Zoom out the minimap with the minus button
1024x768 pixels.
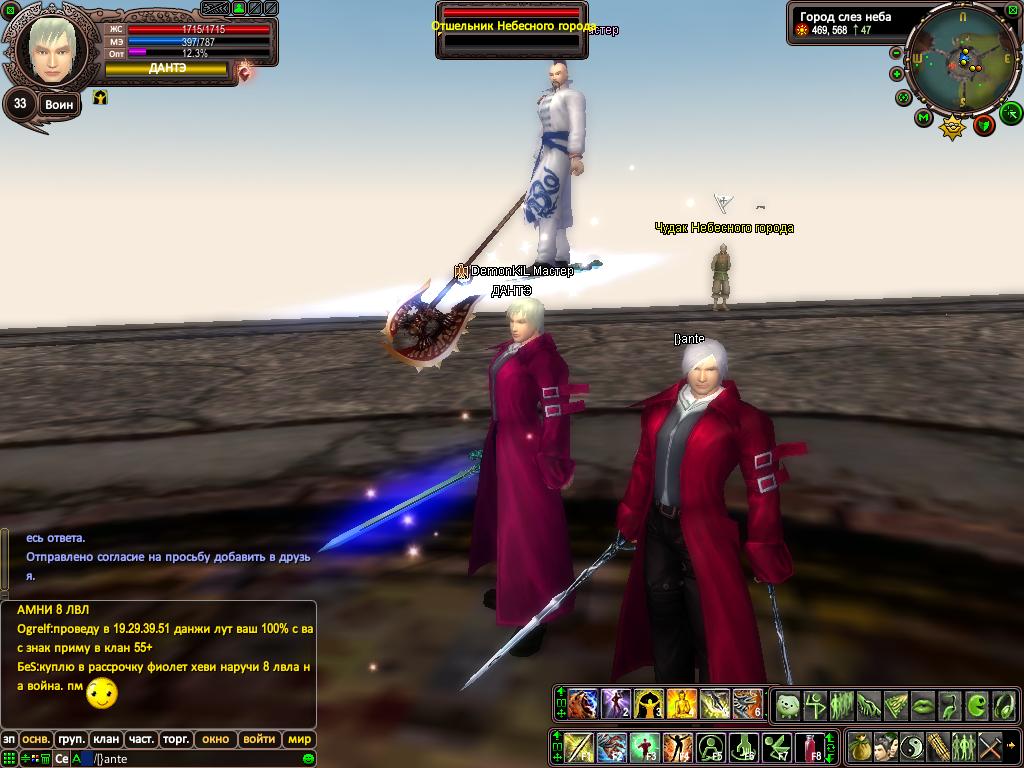(x=896, y=53)
